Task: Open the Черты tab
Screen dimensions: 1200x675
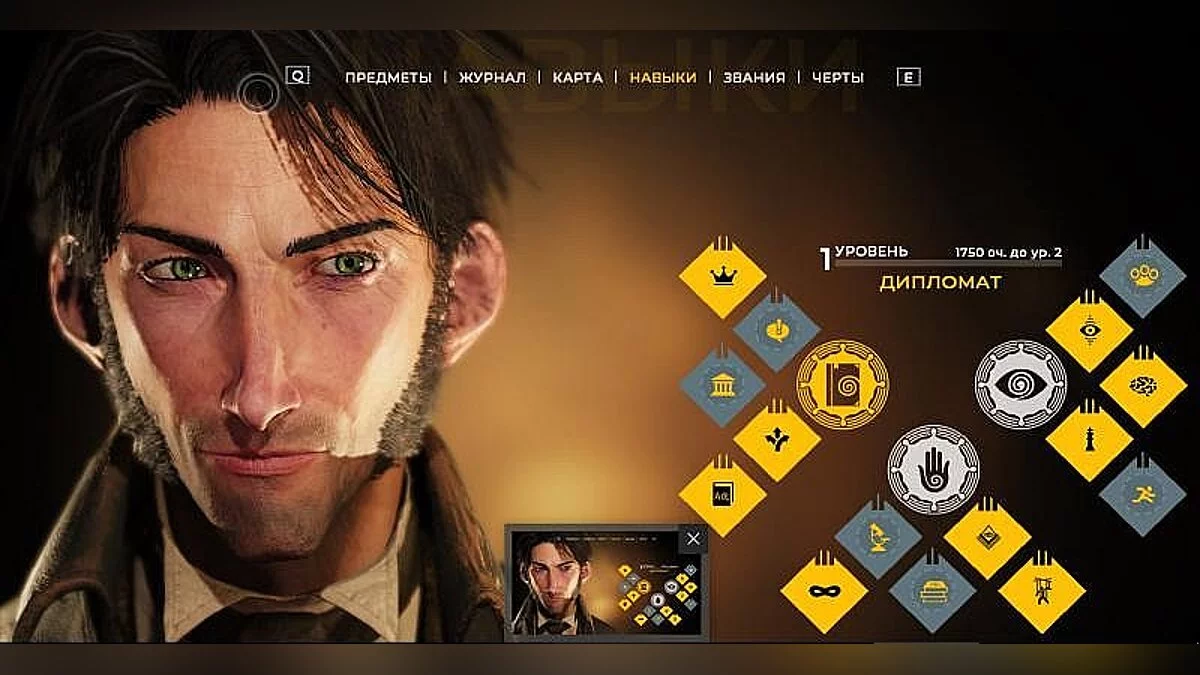Action: pos(838,77)
